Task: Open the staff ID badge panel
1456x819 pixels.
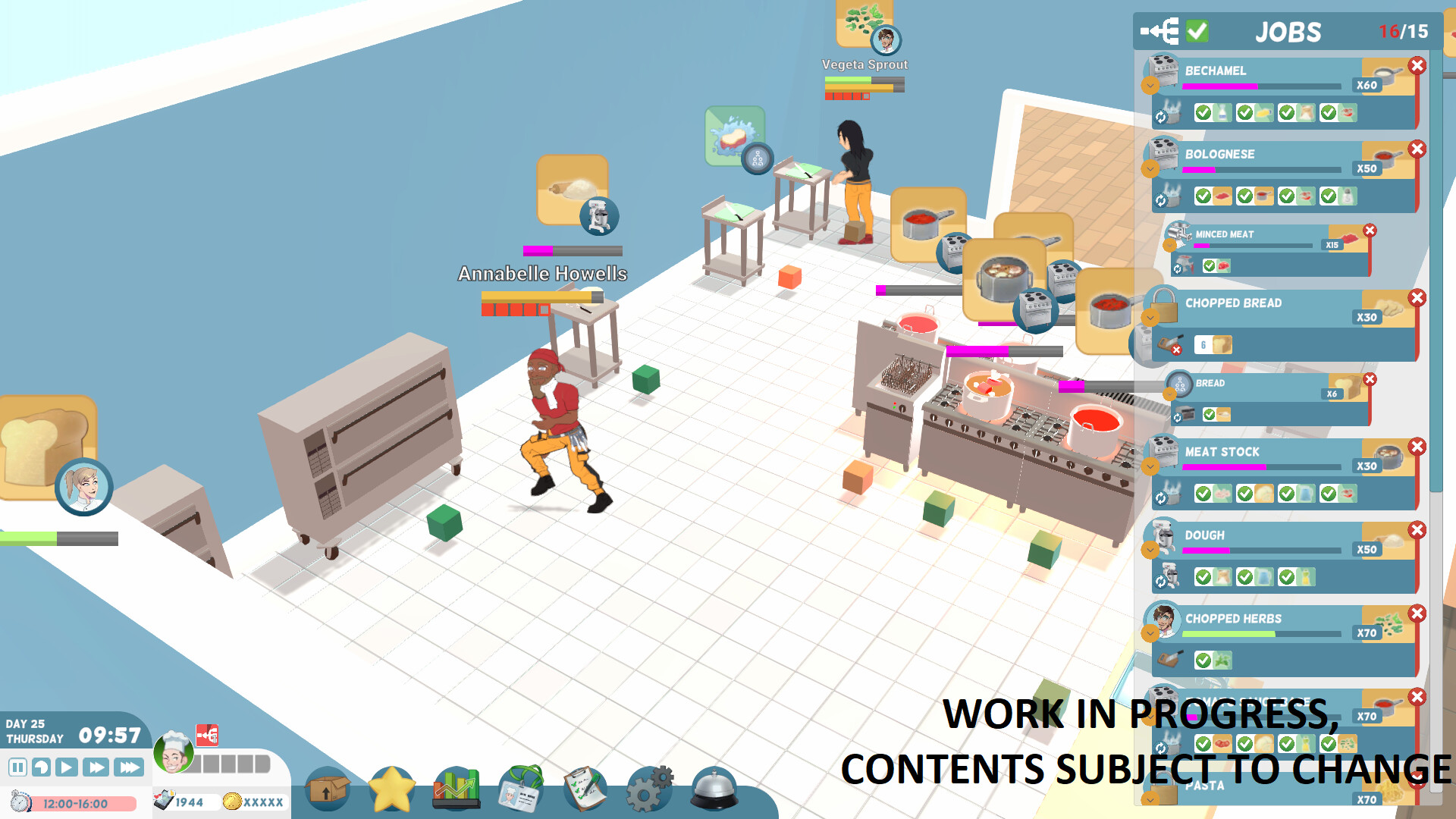Action: (x=520, y=792)
